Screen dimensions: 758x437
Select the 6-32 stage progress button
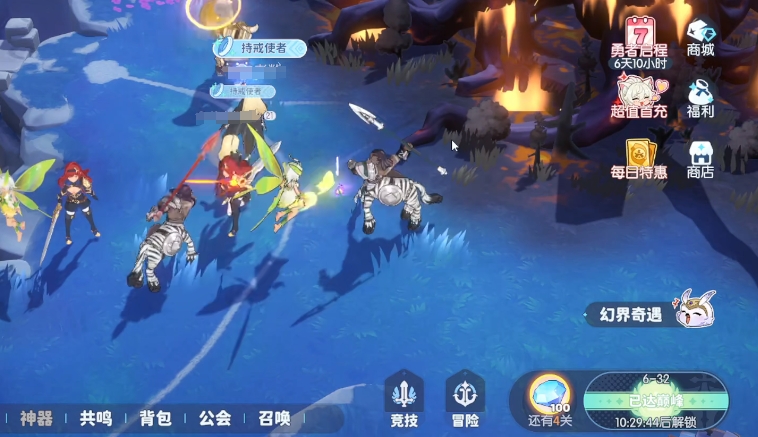(655, 398)
